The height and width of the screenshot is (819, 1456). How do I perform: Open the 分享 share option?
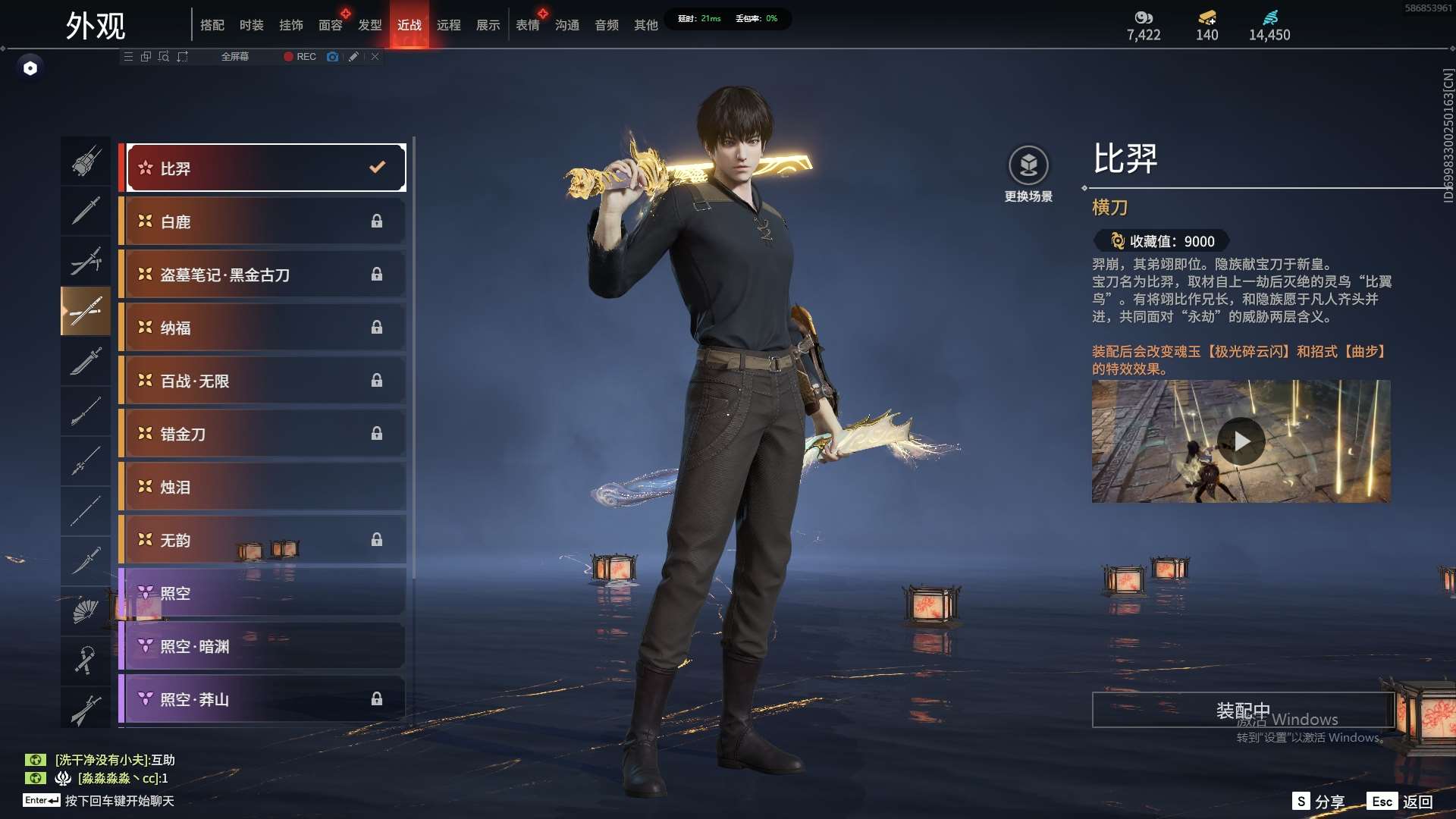click(1319, 802)
